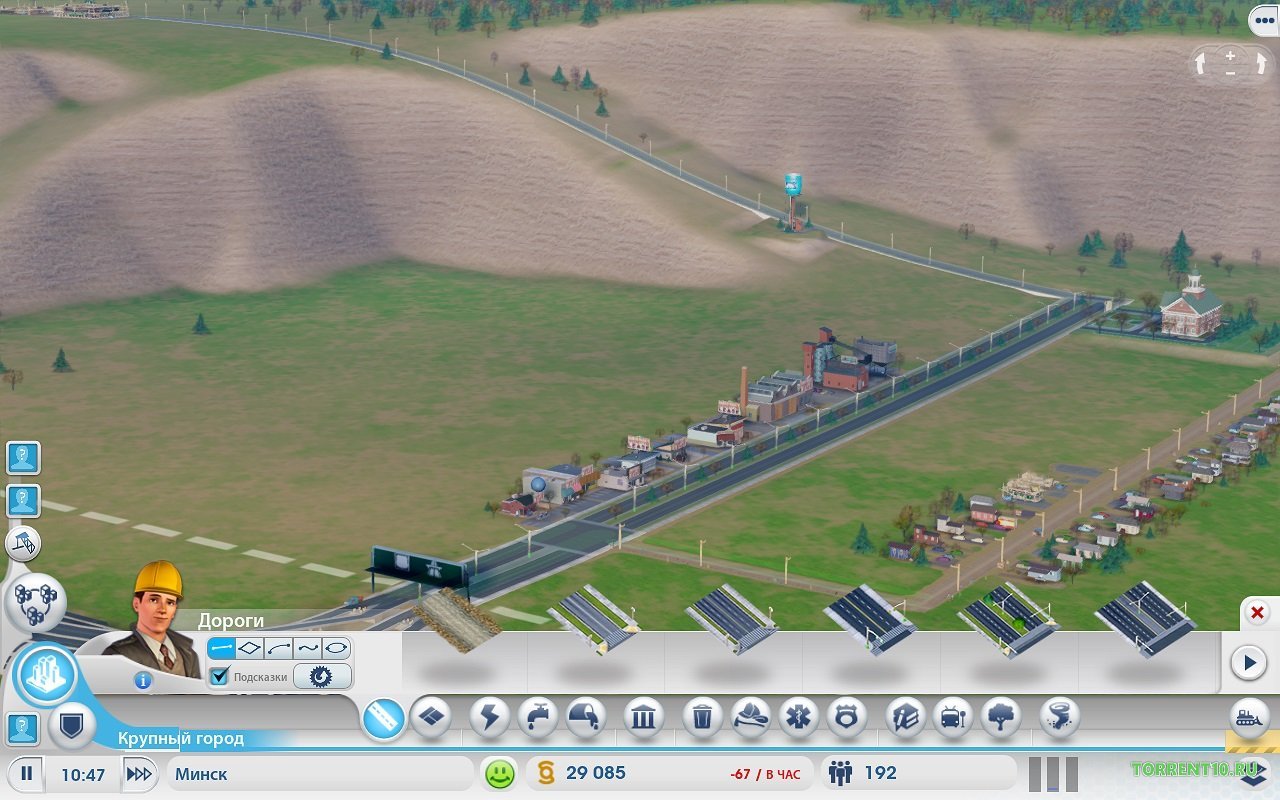
Task: Open the region view cubes icon in sidebar
Action: 38,600
